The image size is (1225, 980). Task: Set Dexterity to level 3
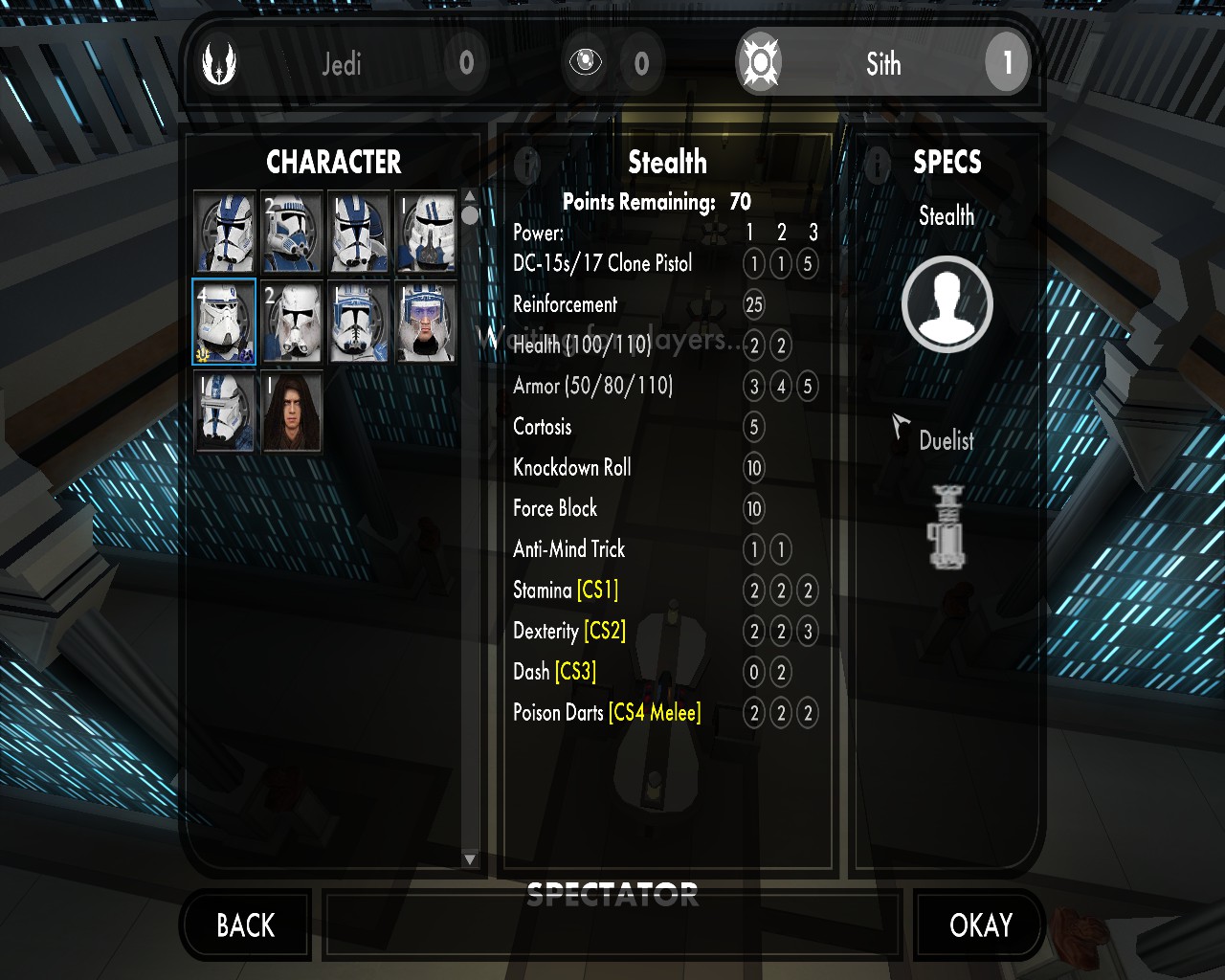pyautogui.click(x=808, y=632)
